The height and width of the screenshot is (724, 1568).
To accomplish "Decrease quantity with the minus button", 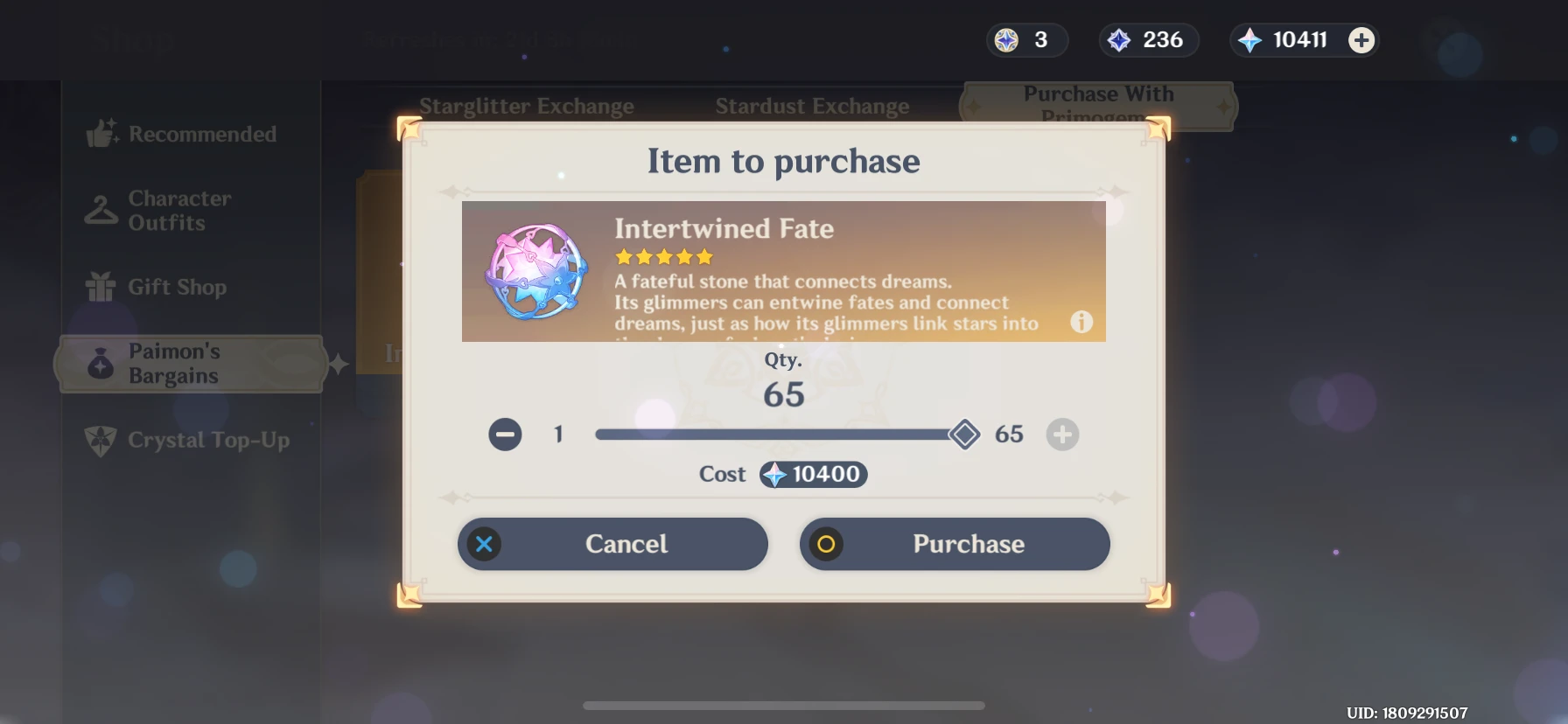I will pos(504,435).
